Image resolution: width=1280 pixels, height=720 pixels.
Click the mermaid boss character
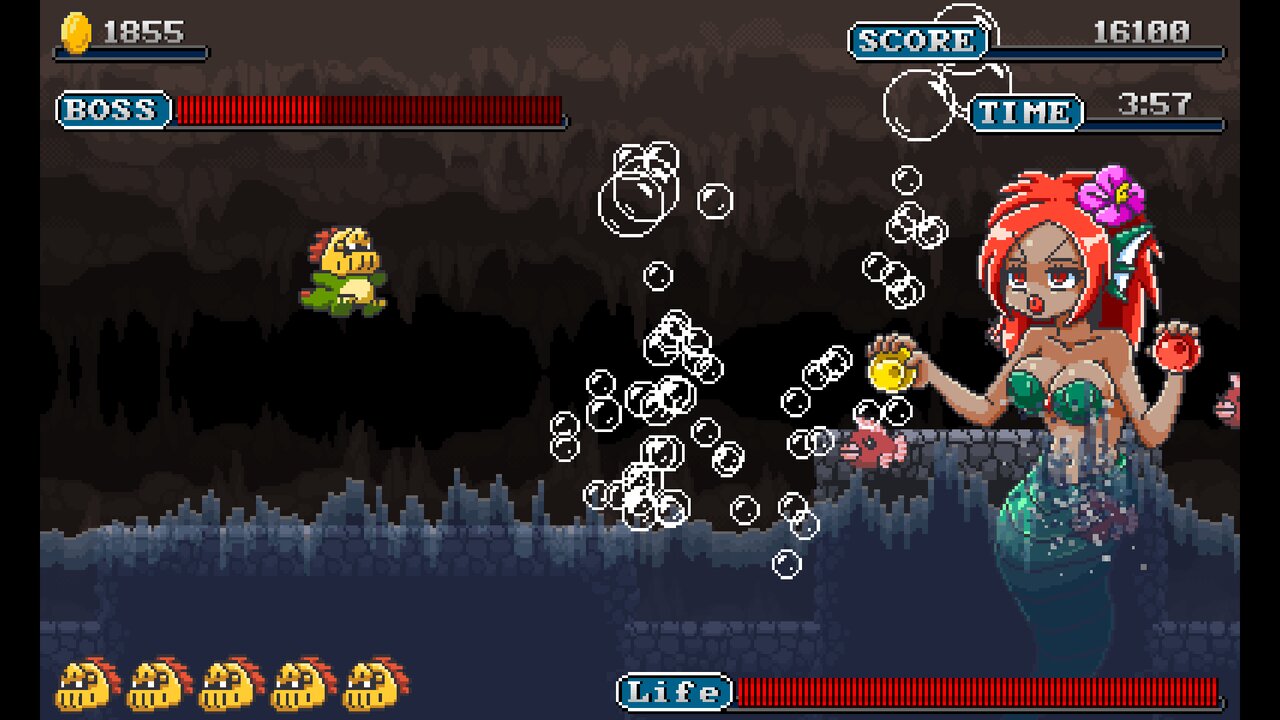coord(1050,320)
